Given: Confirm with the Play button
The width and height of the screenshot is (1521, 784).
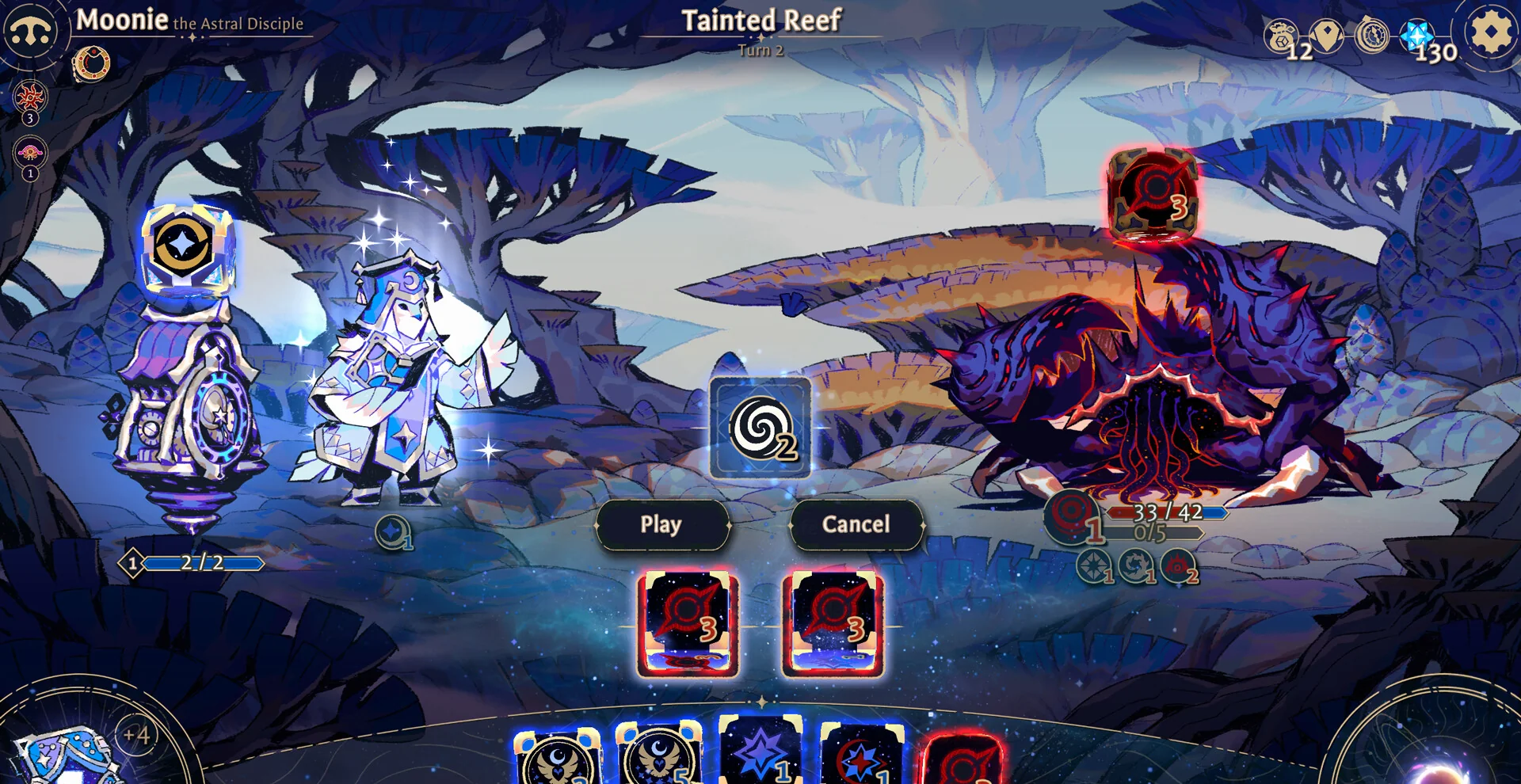Looking at the screenshot, I should pyautogui.click(x=661, y=524).
